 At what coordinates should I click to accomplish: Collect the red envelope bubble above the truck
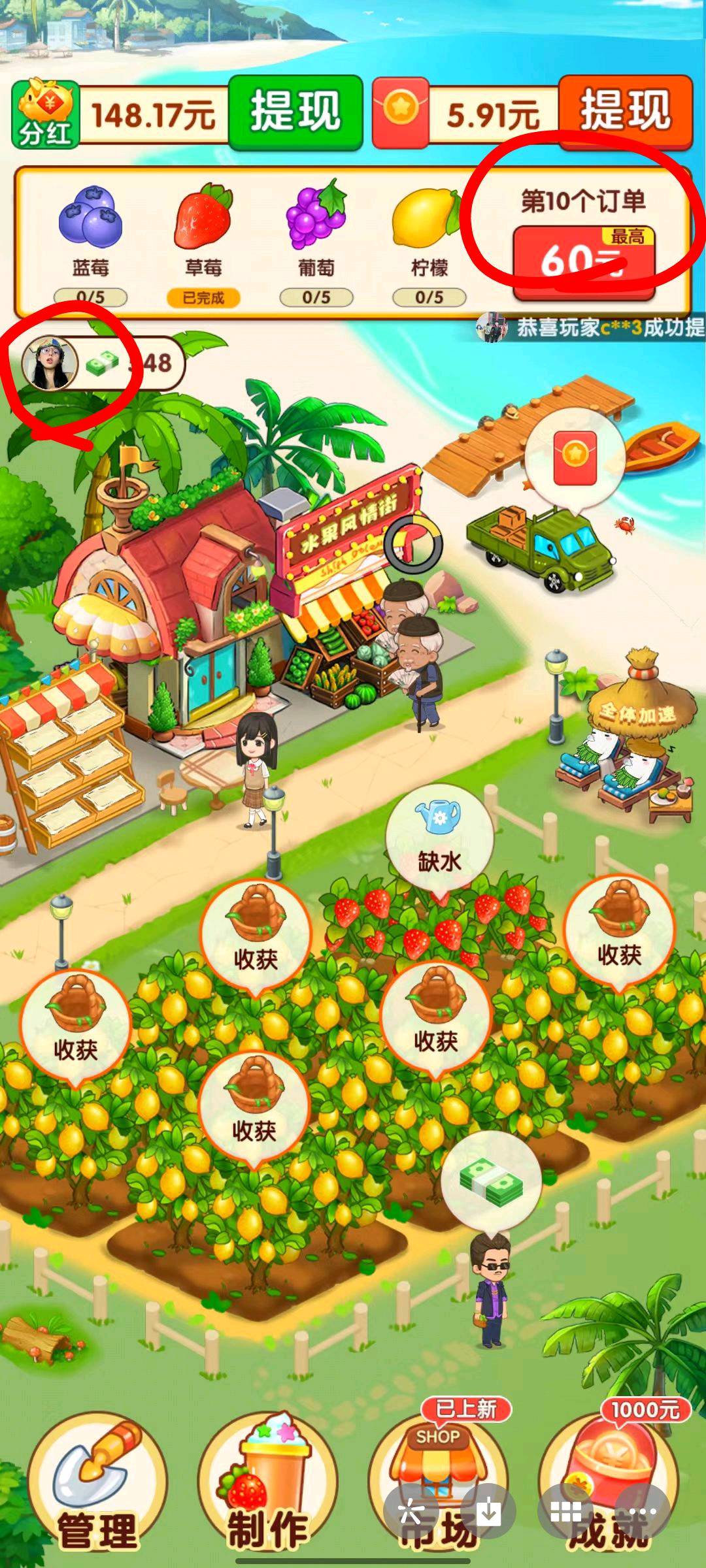(x=575, y=457)
